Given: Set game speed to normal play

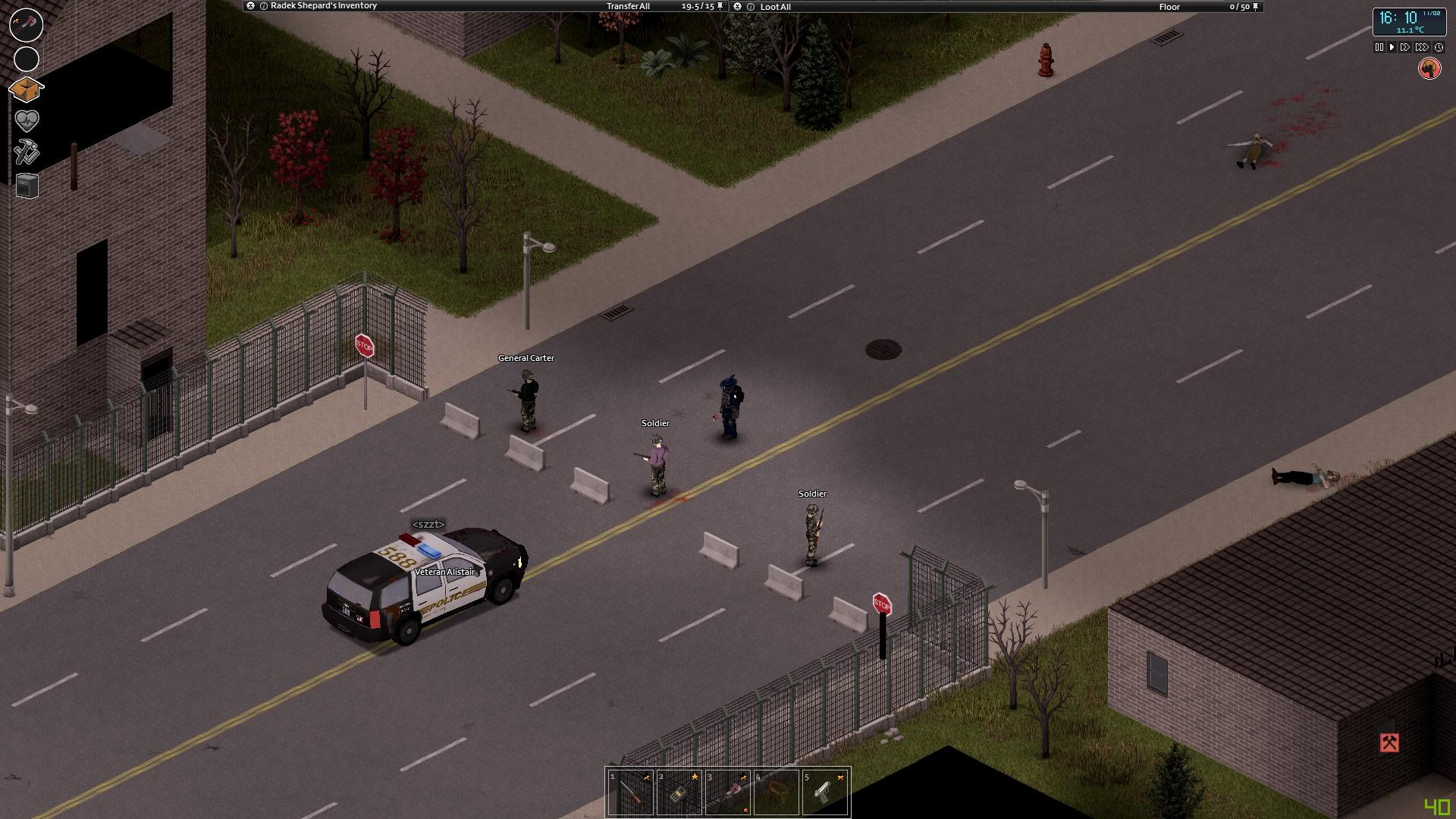Looking at the screenshot, I should pyautogui.click(x=1392, y=47).
